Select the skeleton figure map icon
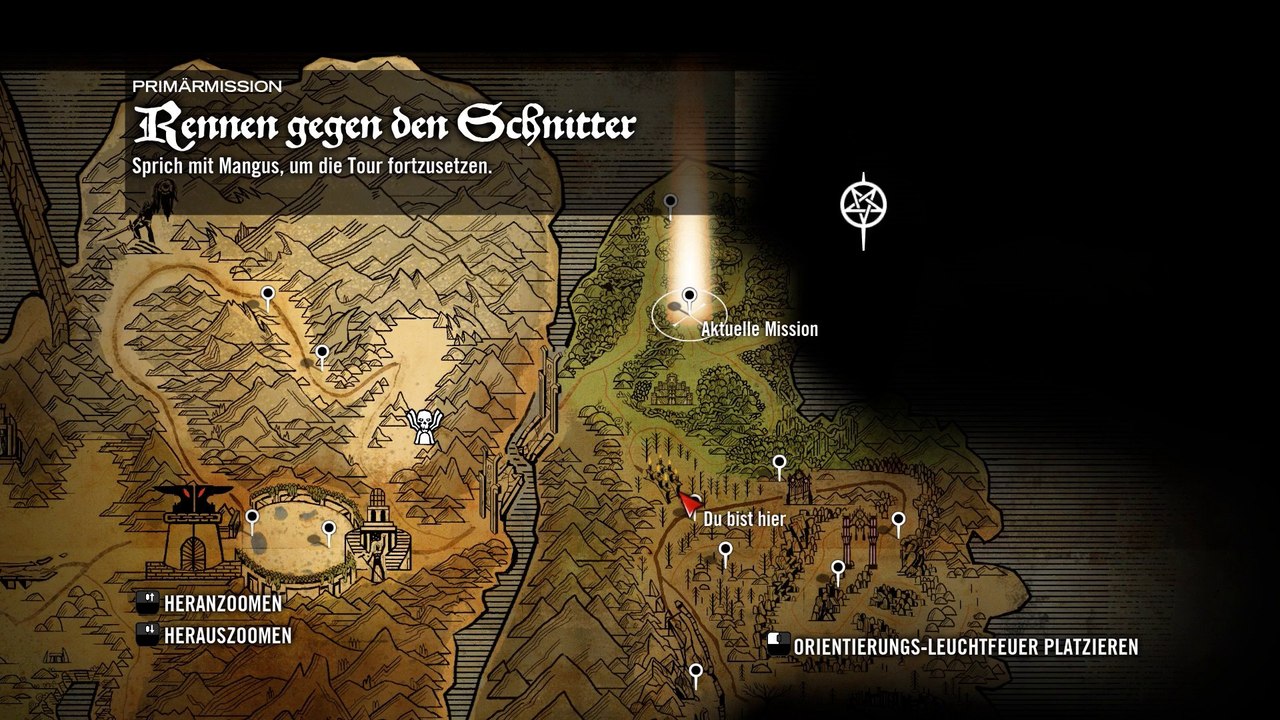 (x=423, y=427)
